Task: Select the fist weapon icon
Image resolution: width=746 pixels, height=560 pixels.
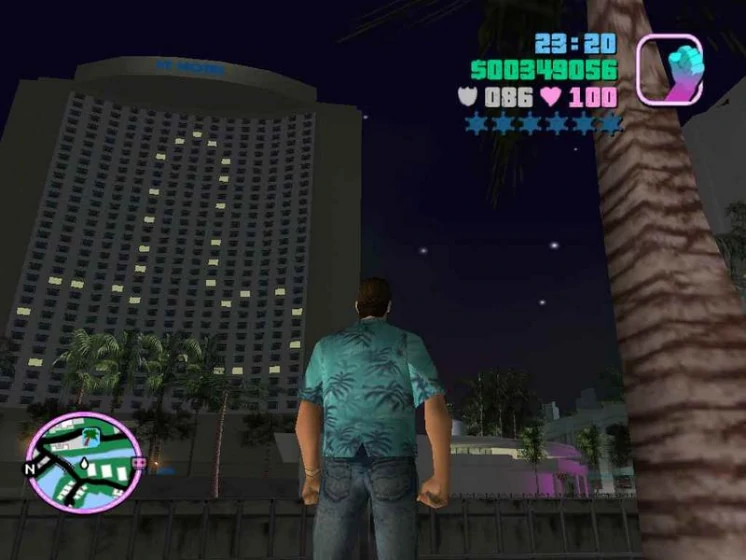Action: pyautogui.click(x=669, y=69)
